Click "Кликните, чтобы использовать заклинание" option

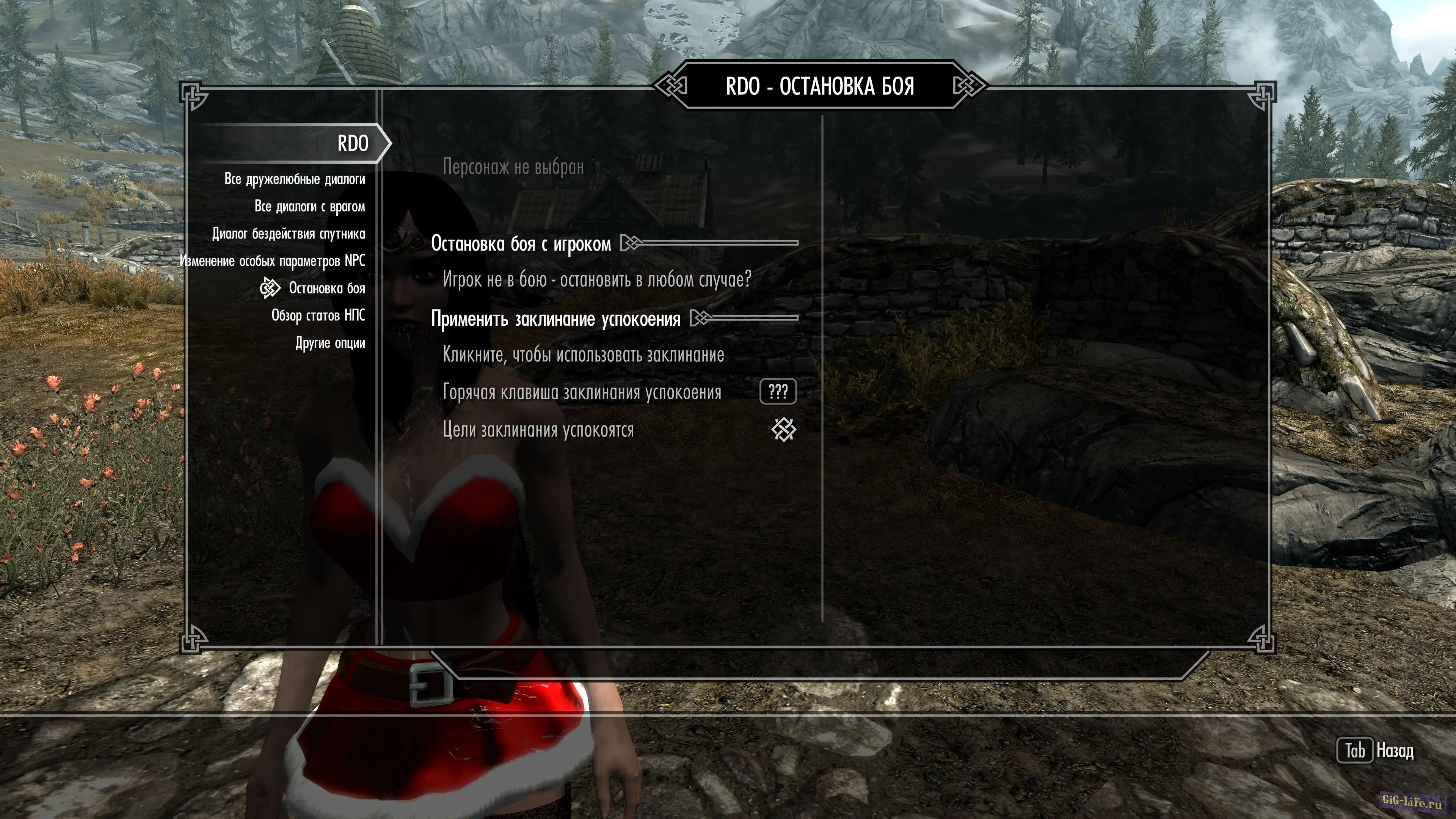(x=583, y=355)
